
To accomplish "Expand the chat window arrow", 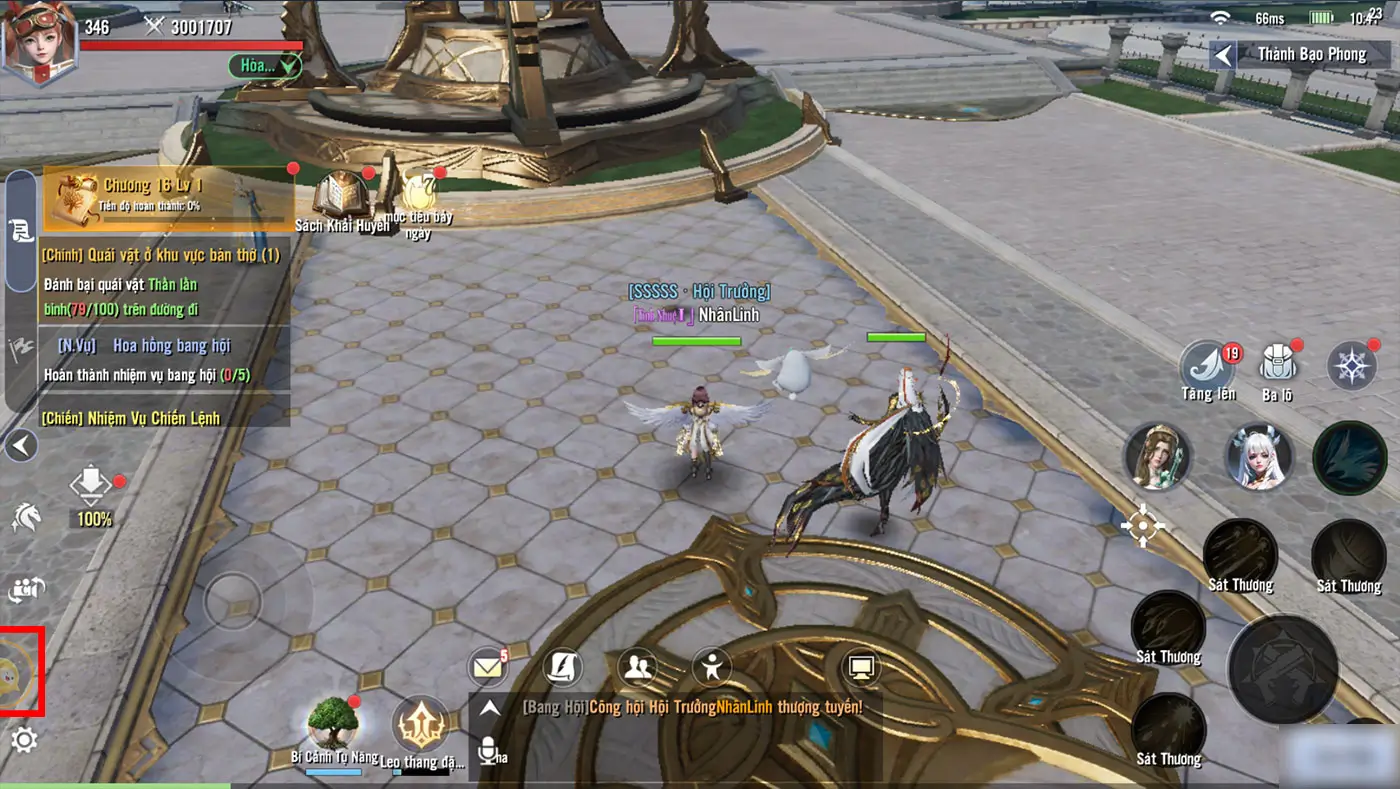I will coord(489,708).
